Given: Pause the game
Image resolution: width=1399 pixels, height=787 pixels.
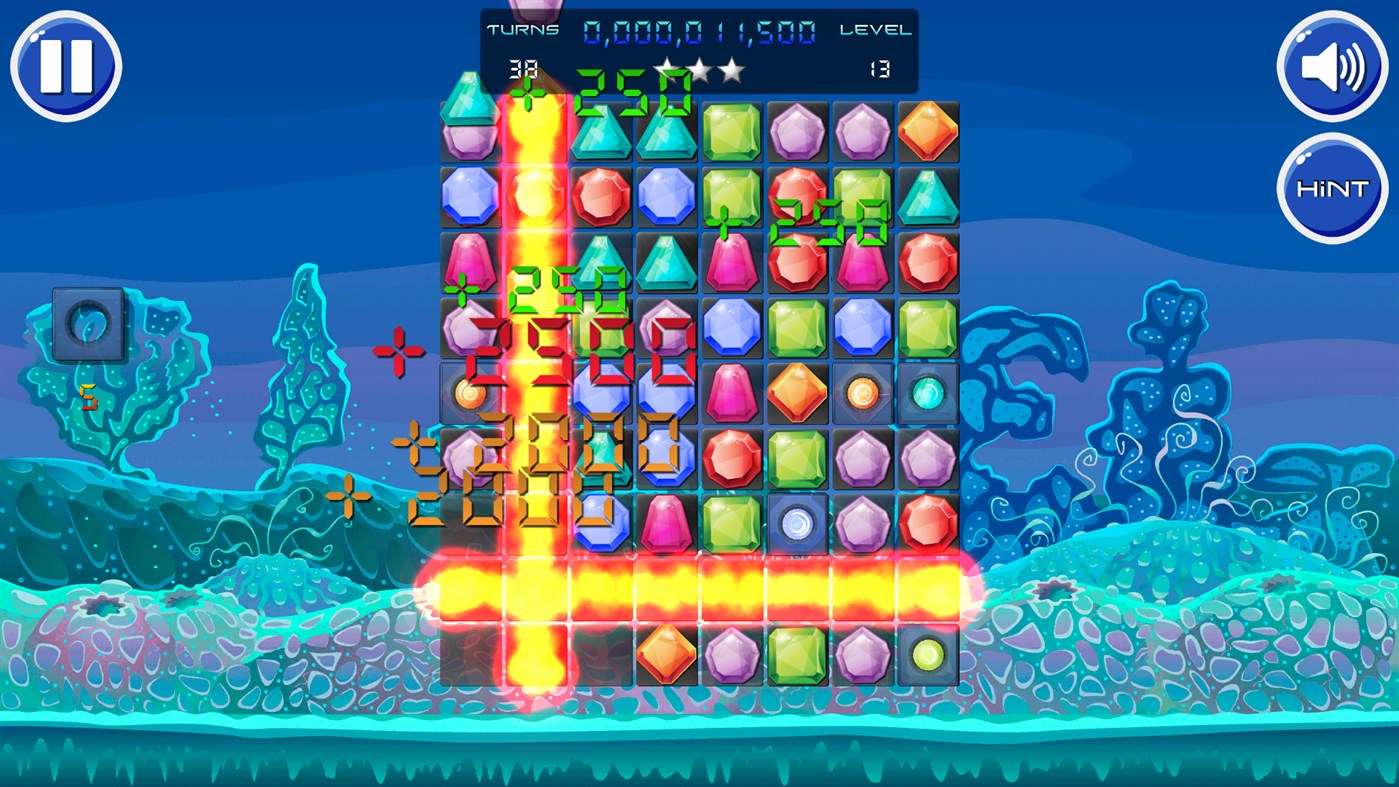Looking at the screenshot, I should [65, 66].
